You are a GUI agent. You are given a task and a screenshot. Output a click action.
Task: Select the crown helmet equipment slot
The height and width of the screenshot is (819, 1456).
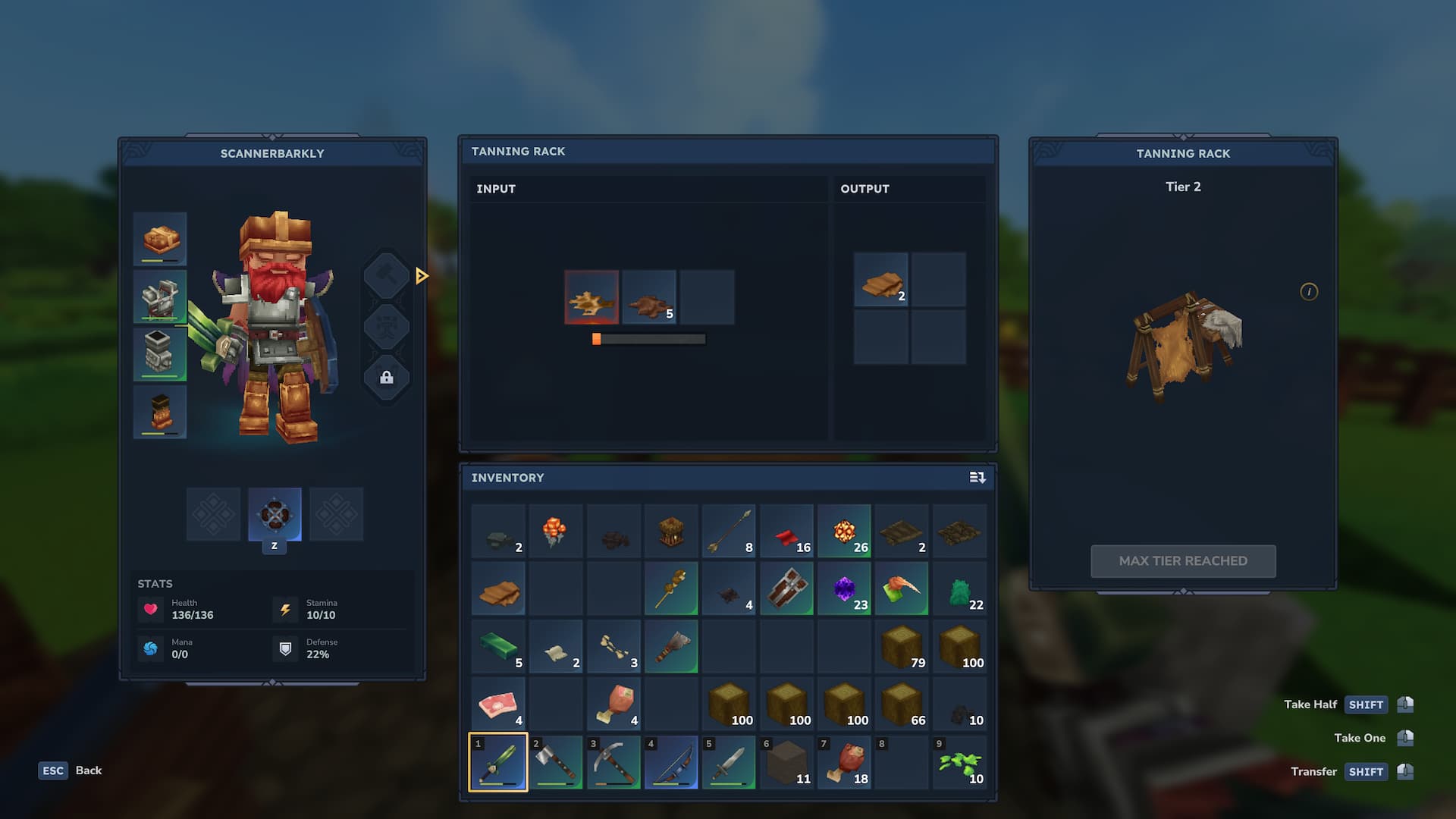[160, 240]
